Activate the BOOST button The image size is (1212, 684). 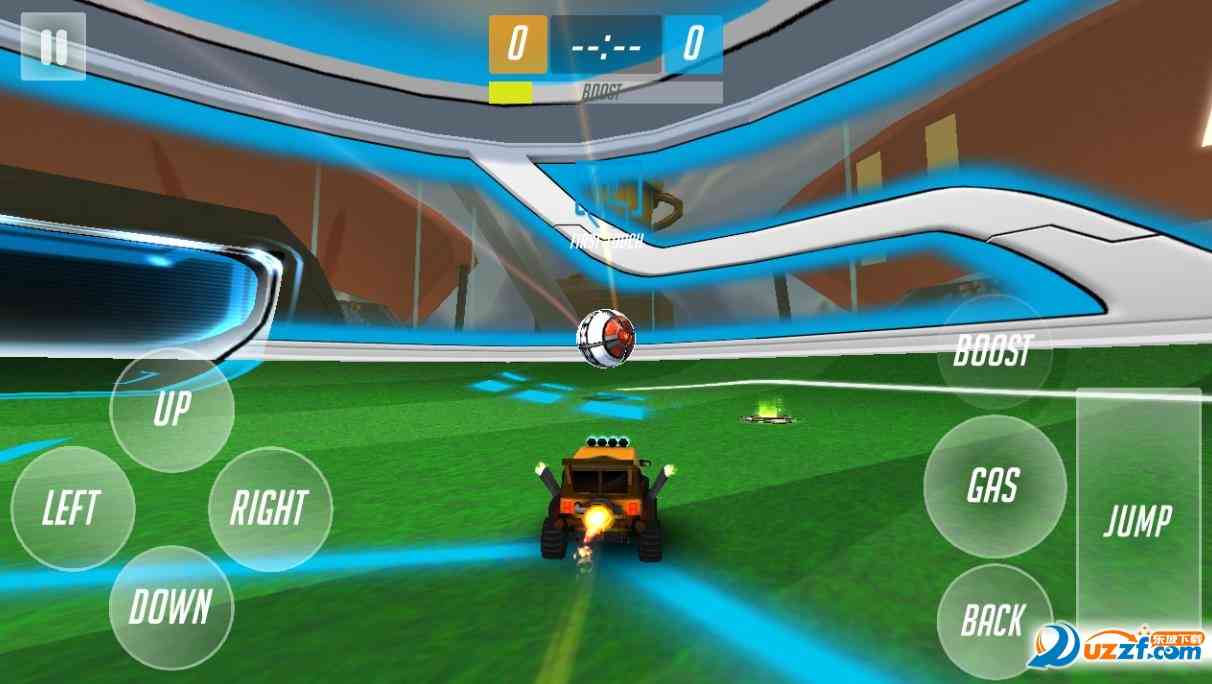pyautogui.click(x=993, y=351)
